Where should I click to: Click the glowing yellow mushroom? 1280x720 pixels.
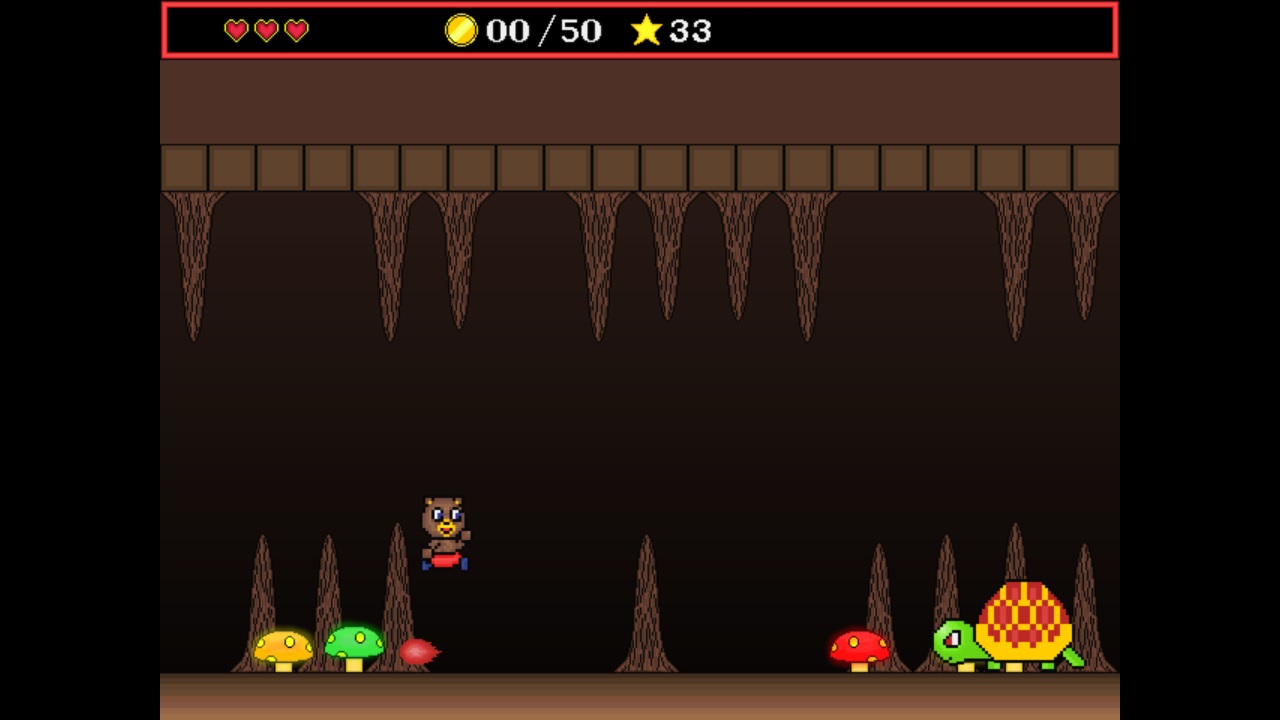[x=282, y=648]
